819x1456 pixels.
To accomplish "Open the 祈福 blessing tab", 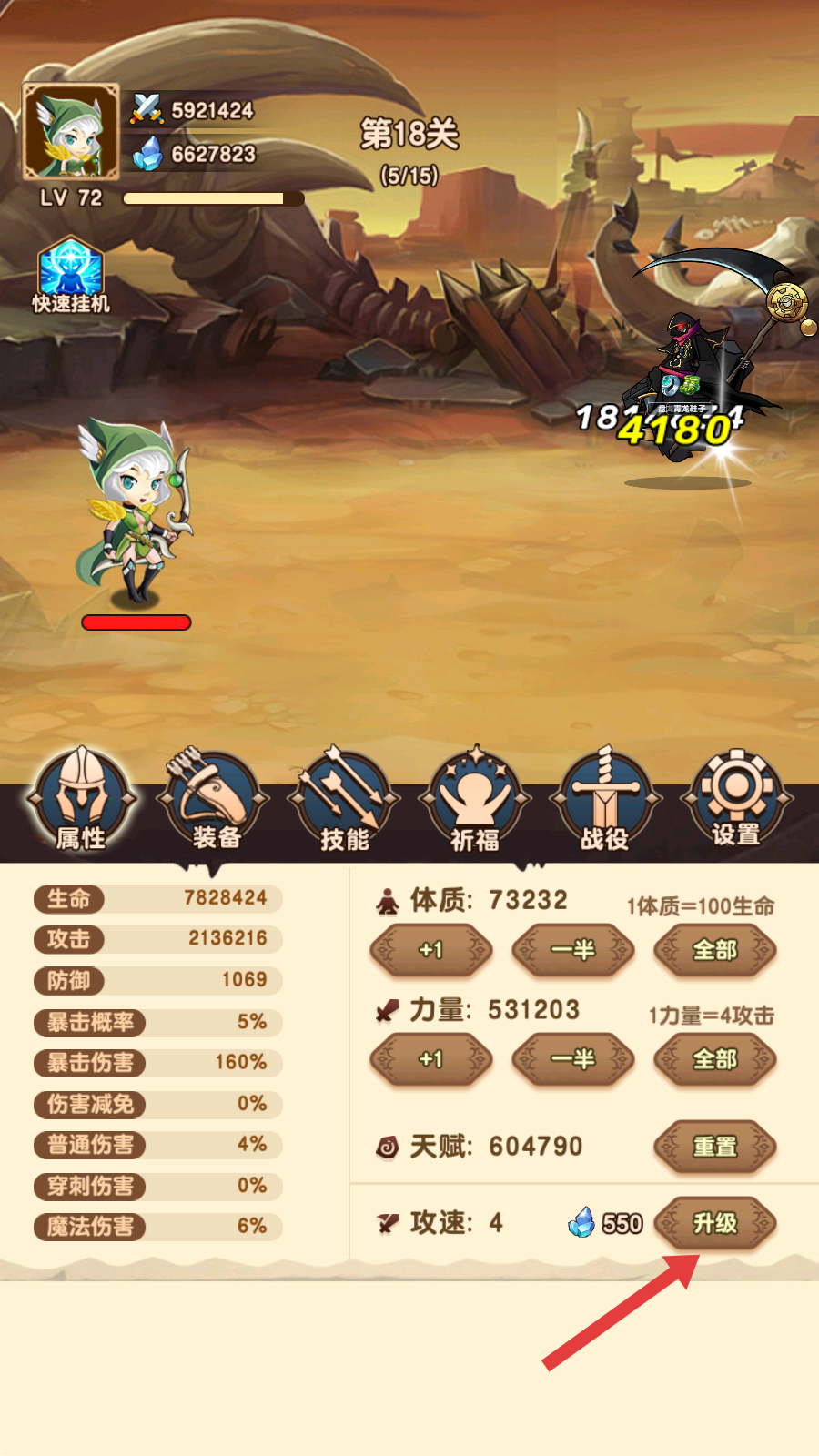I will click(x=474, y=801).
